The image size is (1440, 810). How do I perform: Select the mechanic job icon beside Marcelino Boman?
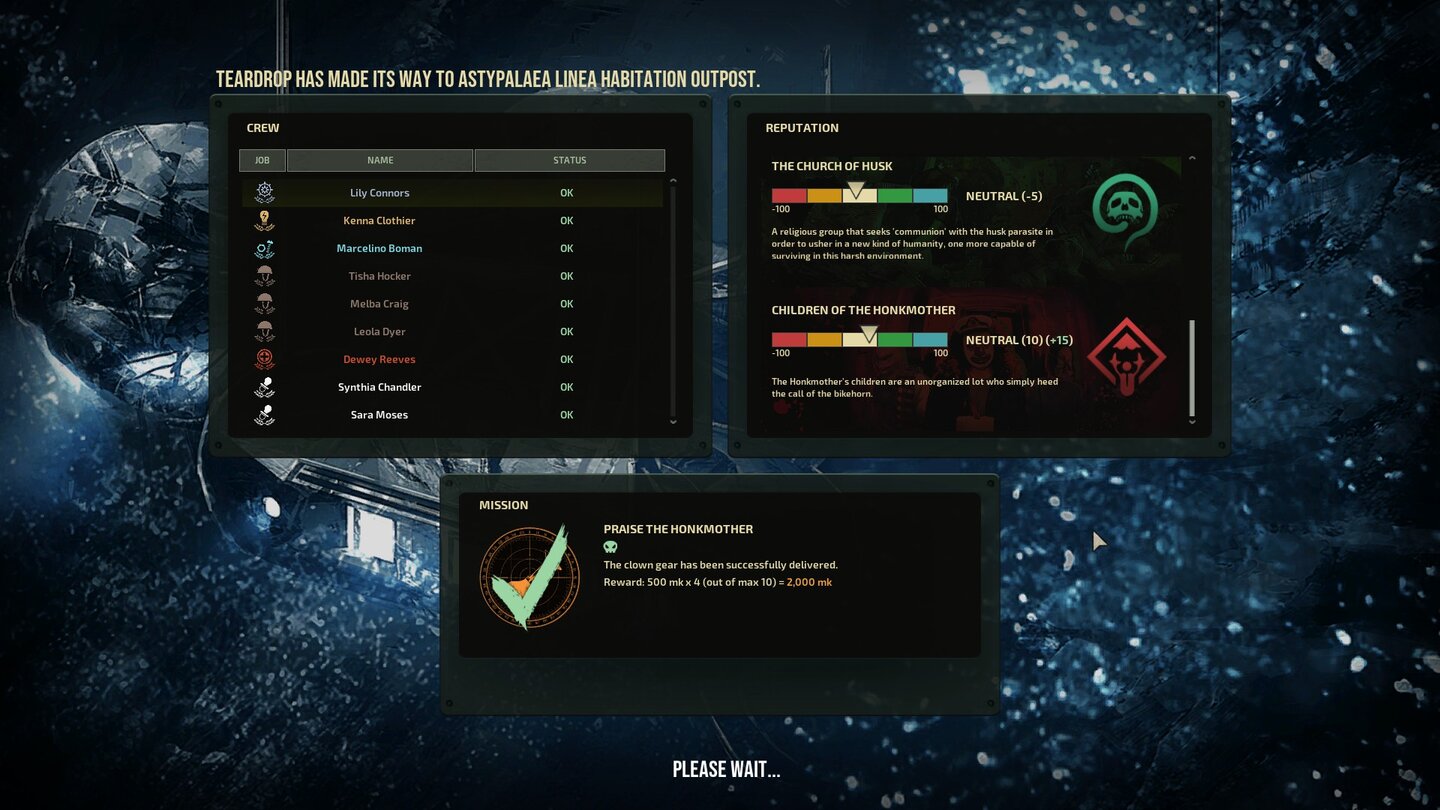click(264, 247)
